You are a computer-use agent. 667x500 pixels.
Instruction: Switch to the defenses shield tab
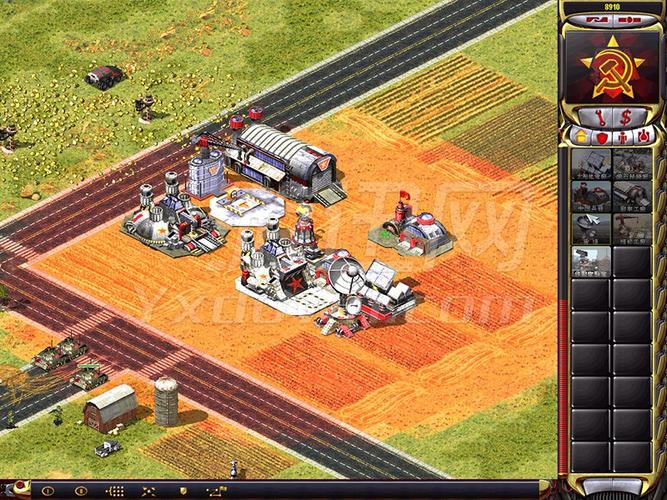pyautogui.click(x=602, y=135)
